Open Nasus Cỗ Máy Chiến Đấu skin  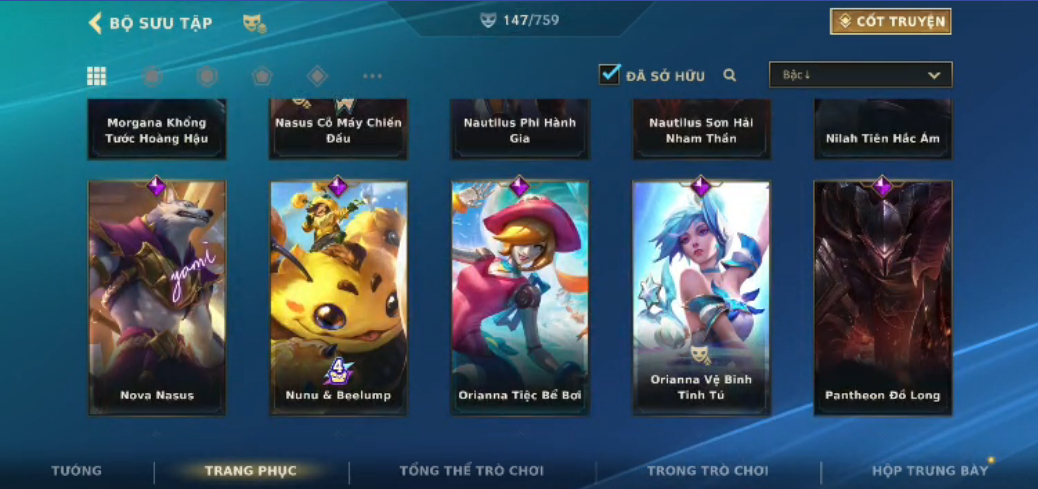click(x=339, y=129)
